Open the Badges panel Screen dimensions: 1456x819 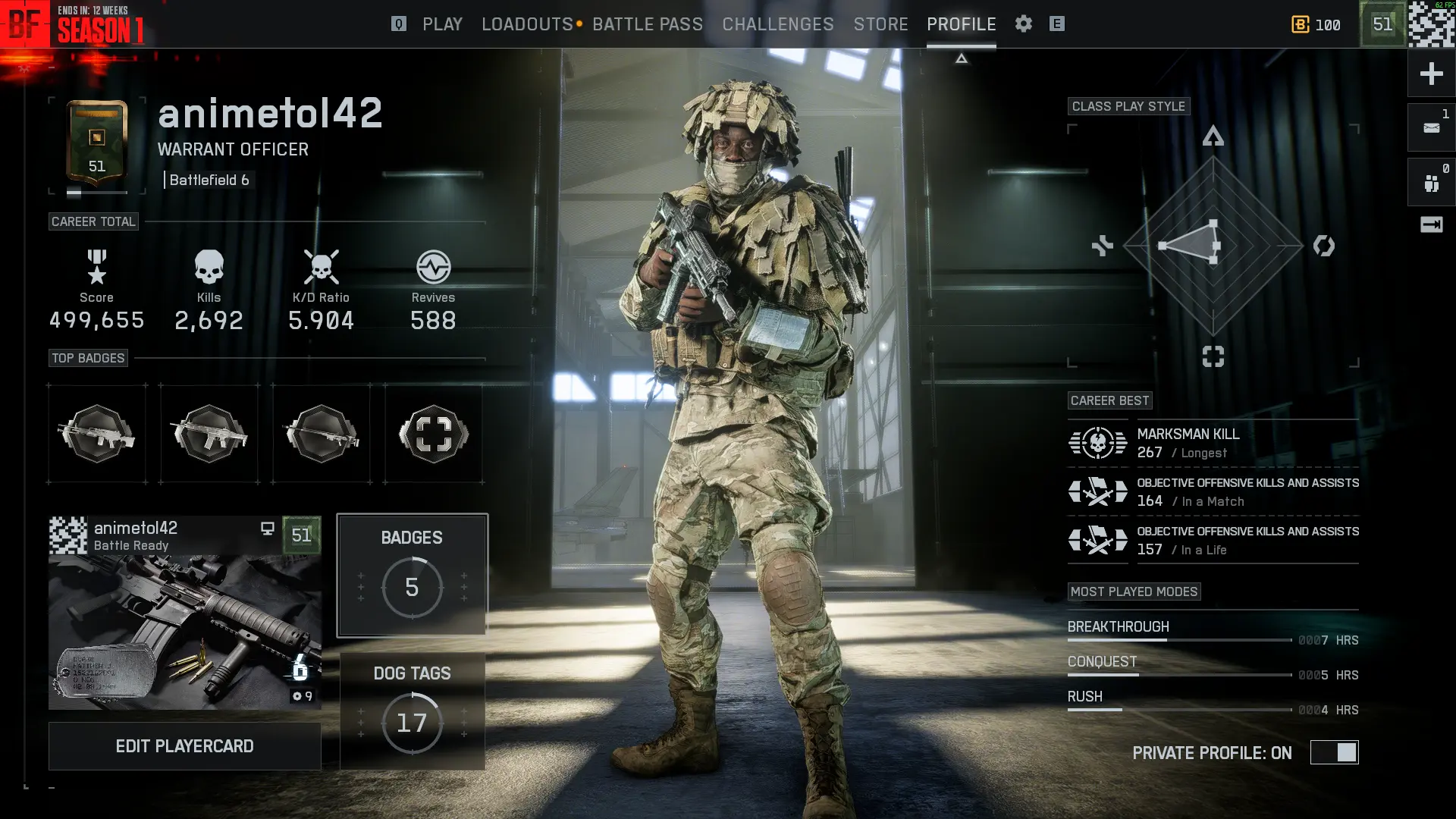(412, 574)
